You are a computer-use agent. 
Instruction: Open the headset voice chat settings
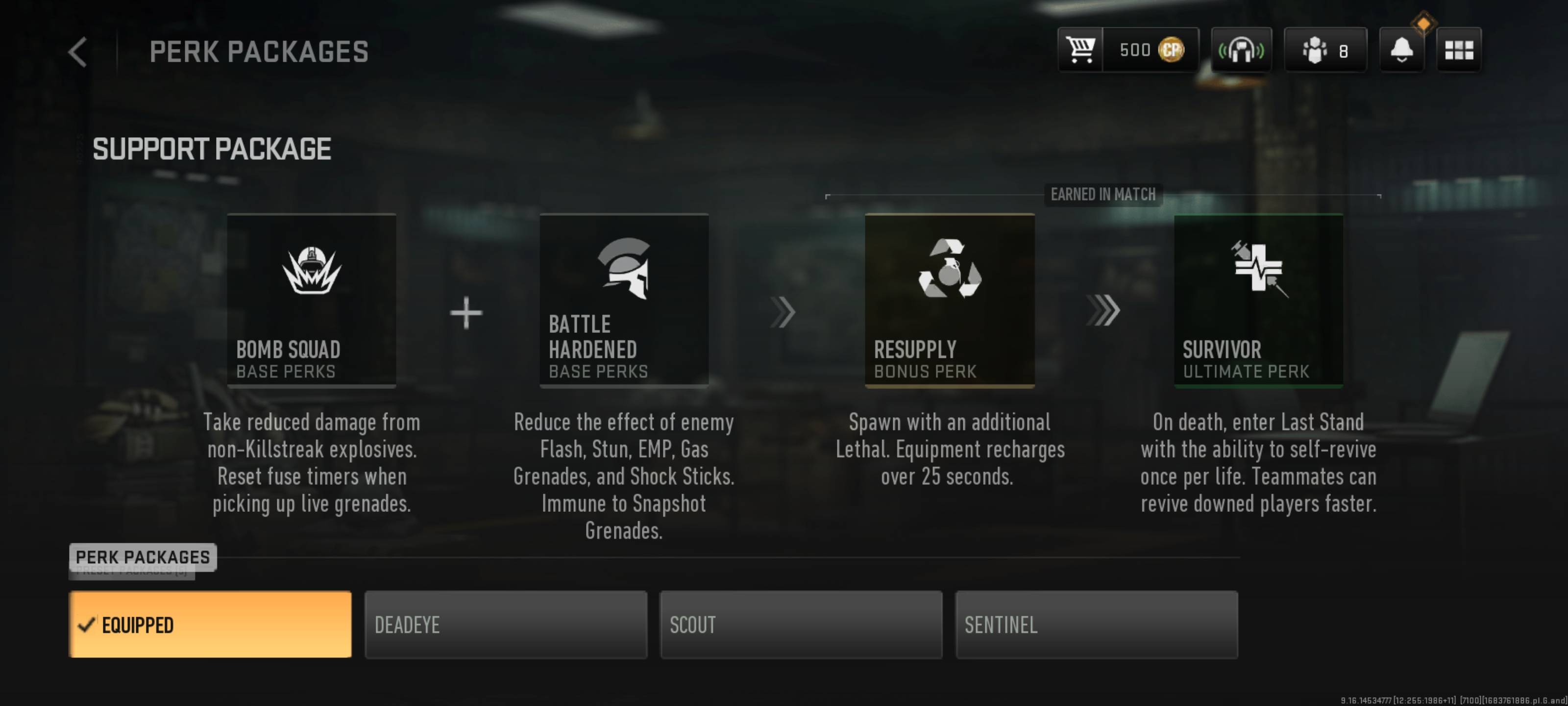point(1241,50)
